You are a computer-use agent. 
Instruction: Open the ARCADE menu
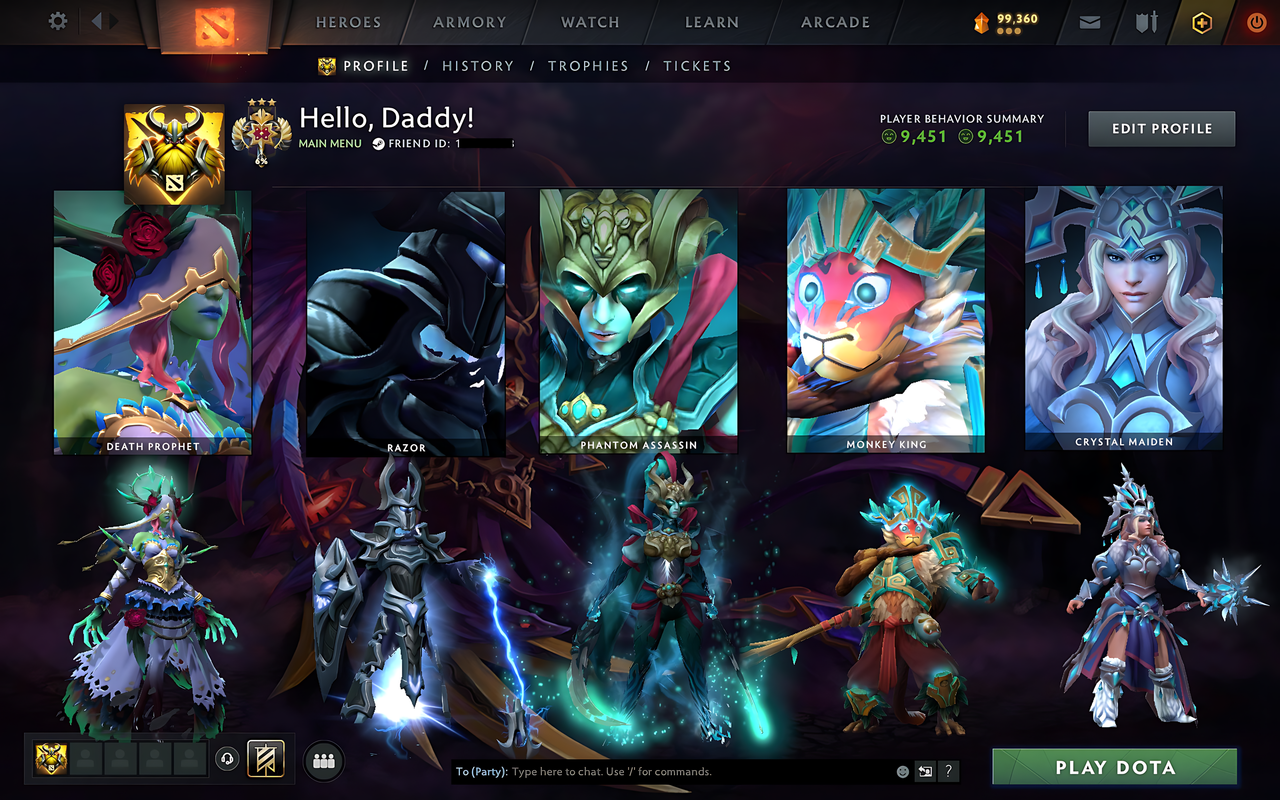[x=833, y=21]
